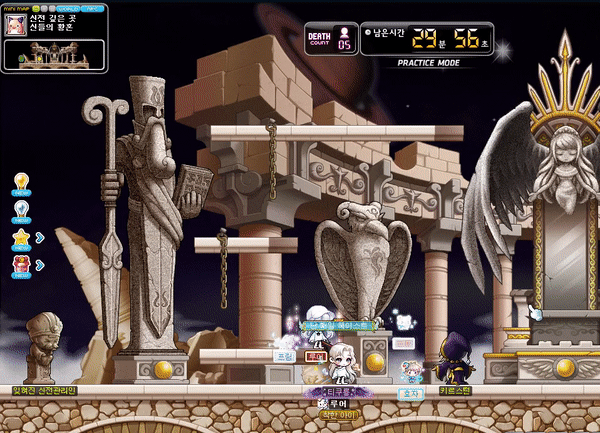This screenshot has height=433, width=600.
Task: Open the yellow lightbulb notification
Action: click(x=20, y=182)
